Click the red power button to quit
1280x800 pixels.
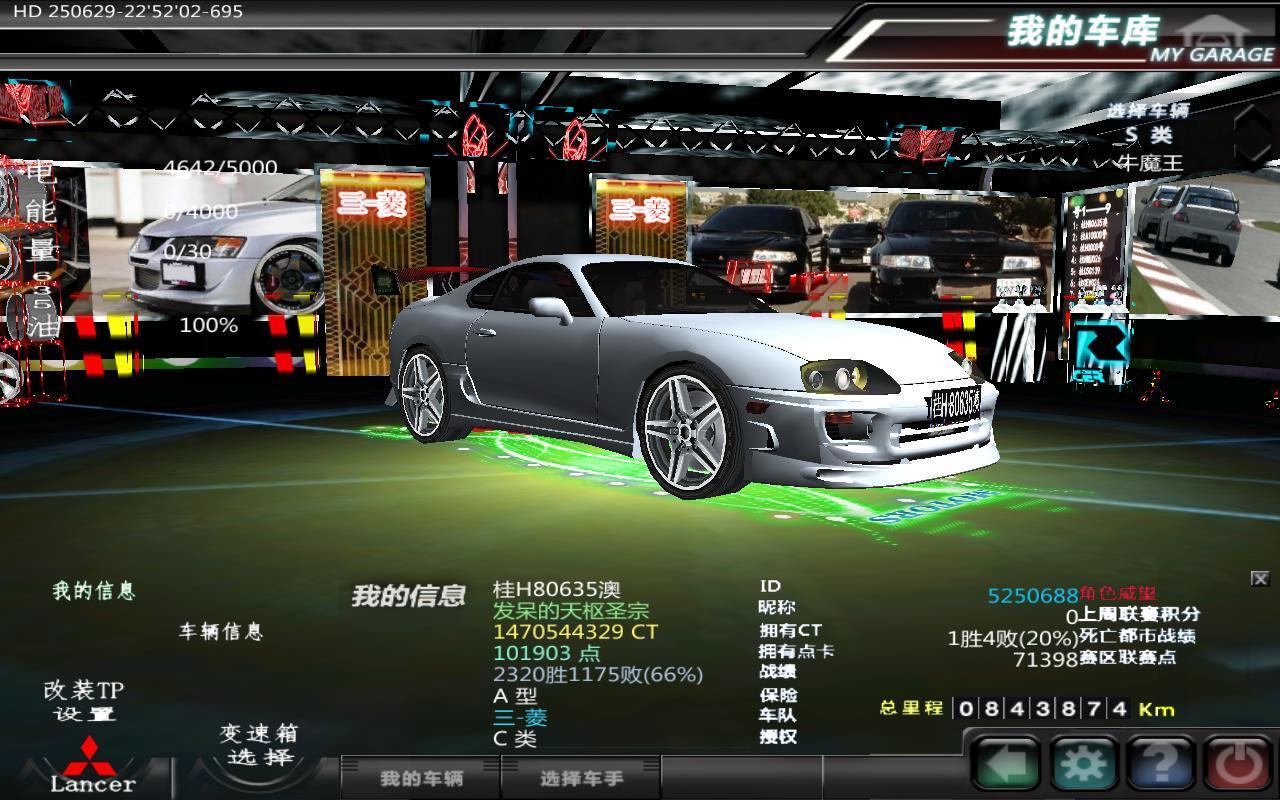(1240, 765)
